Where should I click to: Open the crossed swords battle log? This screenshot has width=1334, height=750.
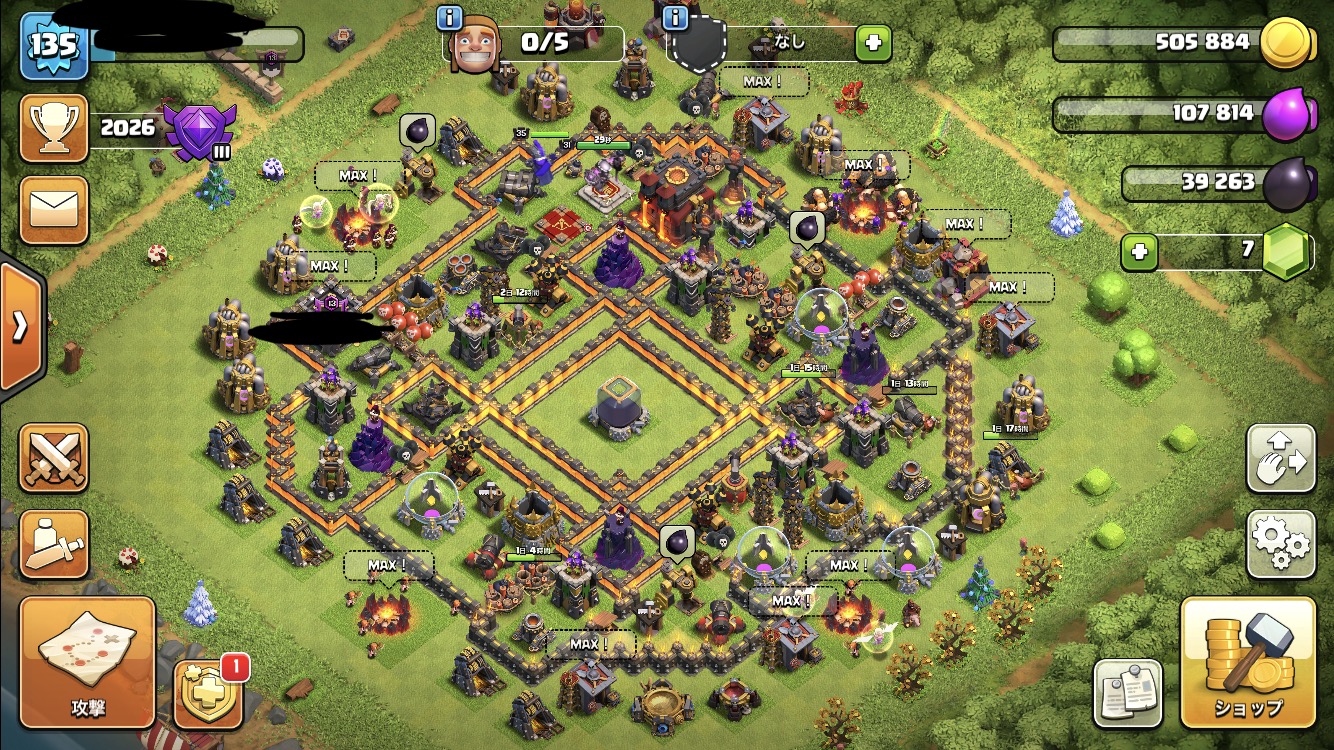(x=54, y=457)
